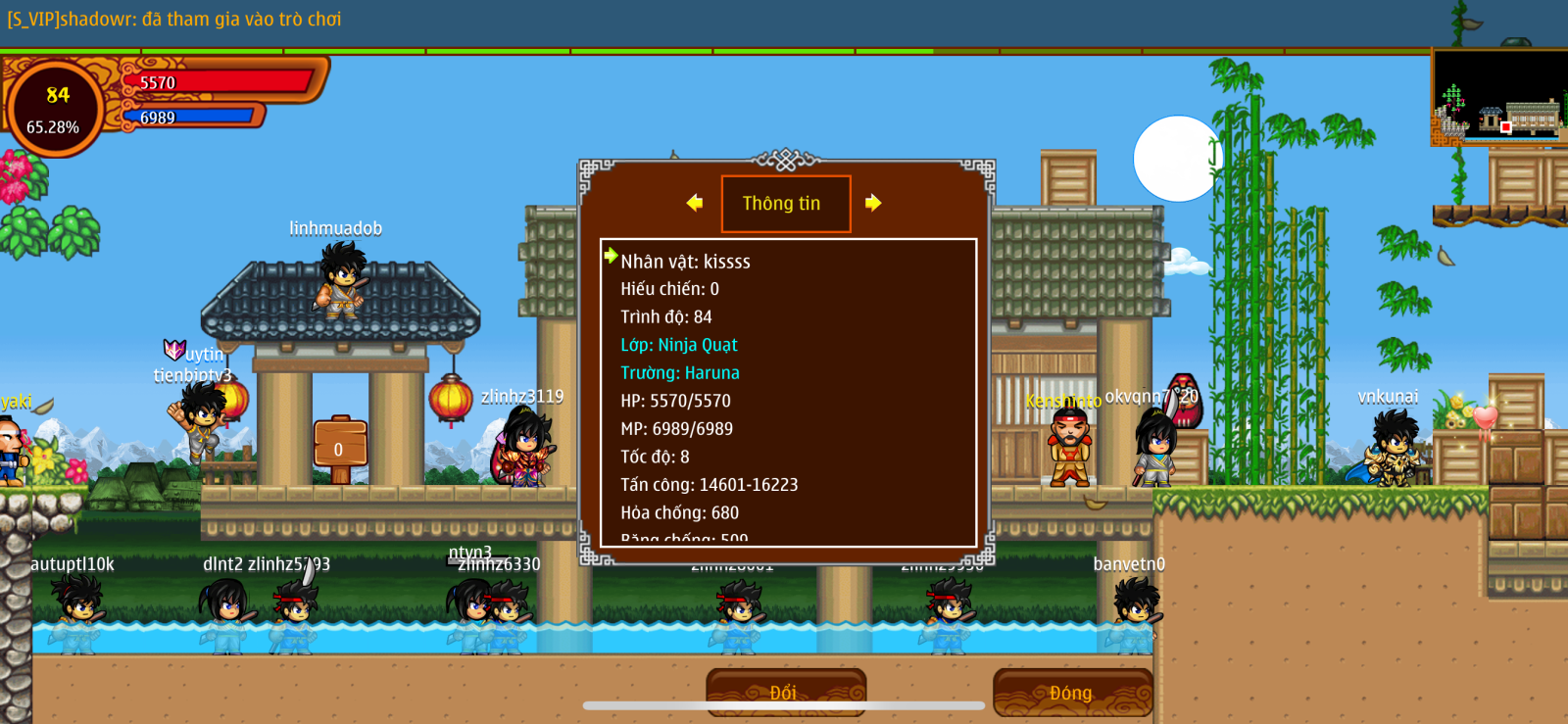The image size is (1568, 724).
Task: Close the panel with the Đóng button
Action: pyautogui.click(x=1071, y=692)
